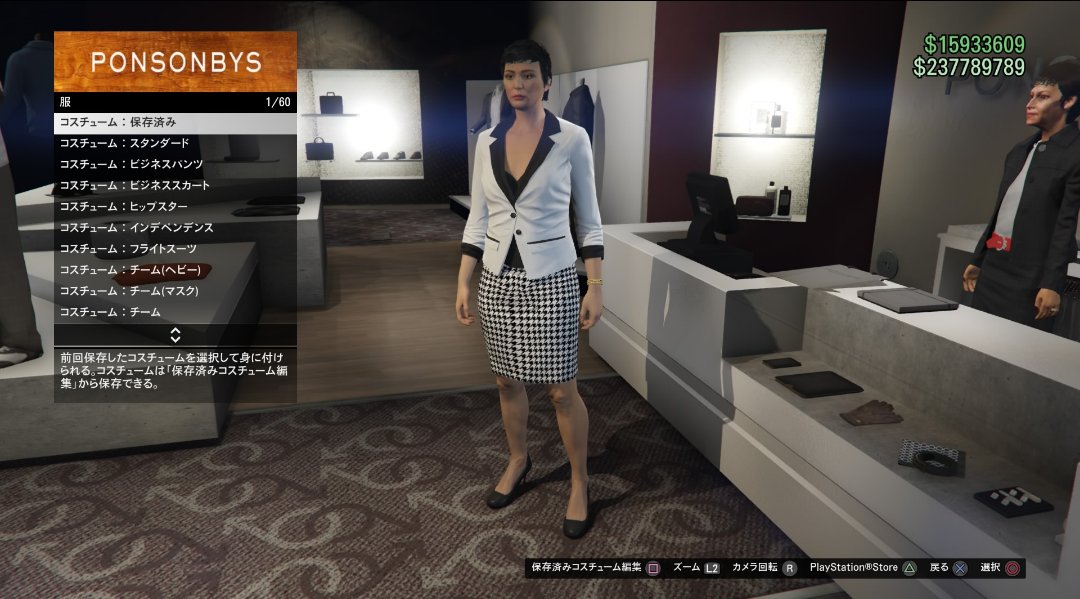Choose コスチューム：スタンダード option
1080x599 pixels.
tap(175, 143)
